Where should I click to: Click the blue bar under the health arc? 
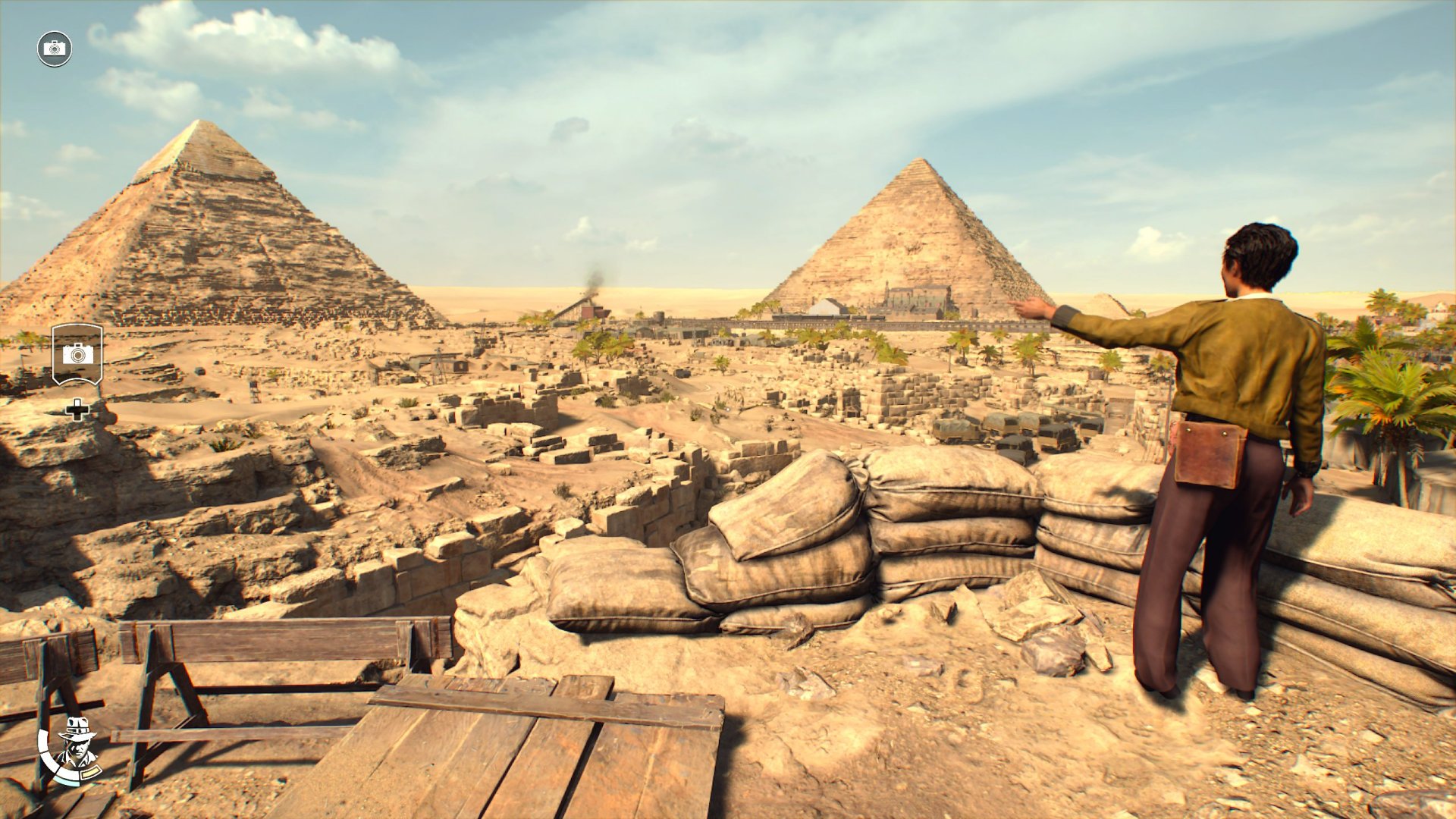click(x=67, y=781)
